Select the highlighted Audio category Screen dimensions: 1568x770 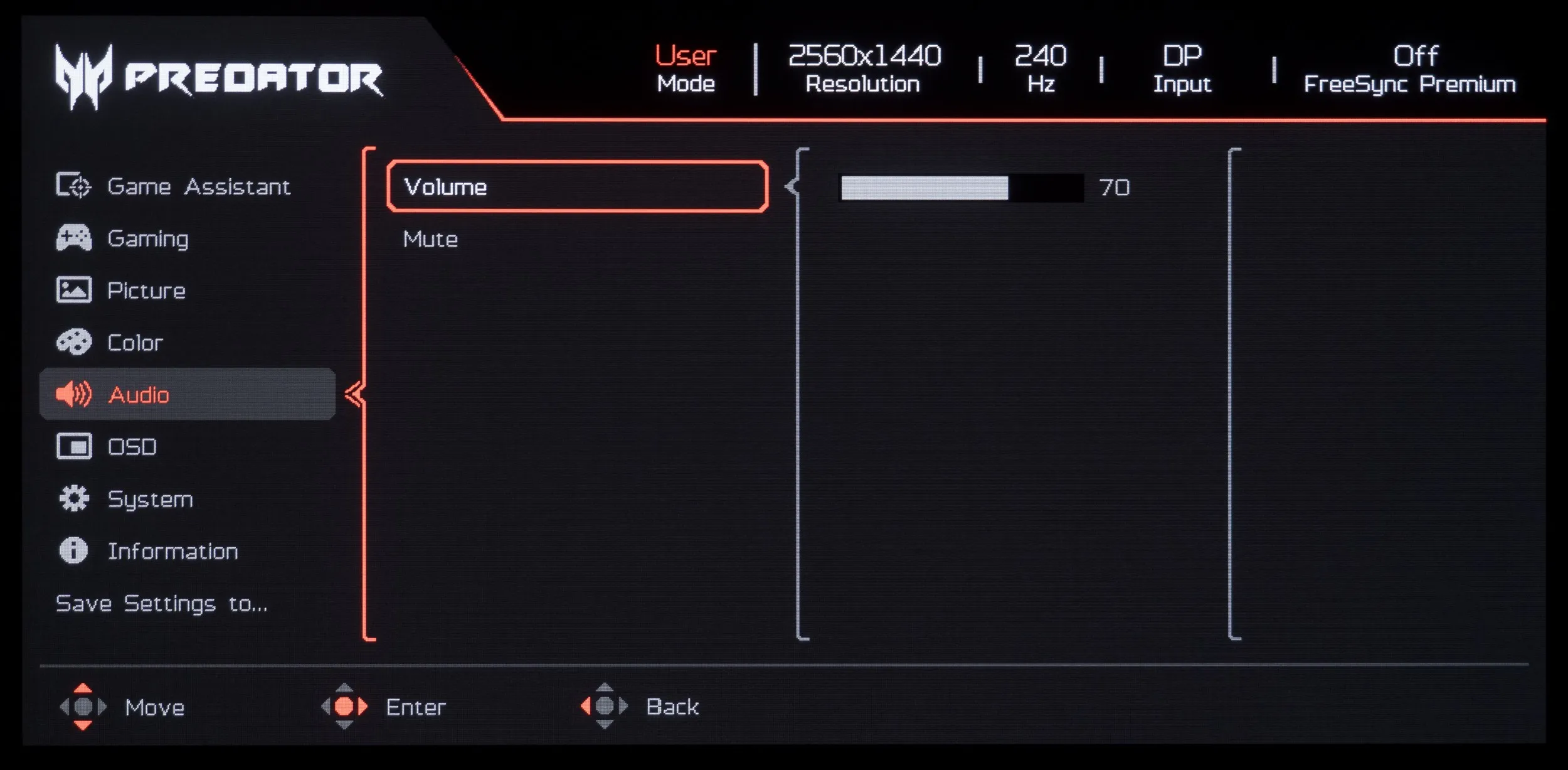coord(139,395)
